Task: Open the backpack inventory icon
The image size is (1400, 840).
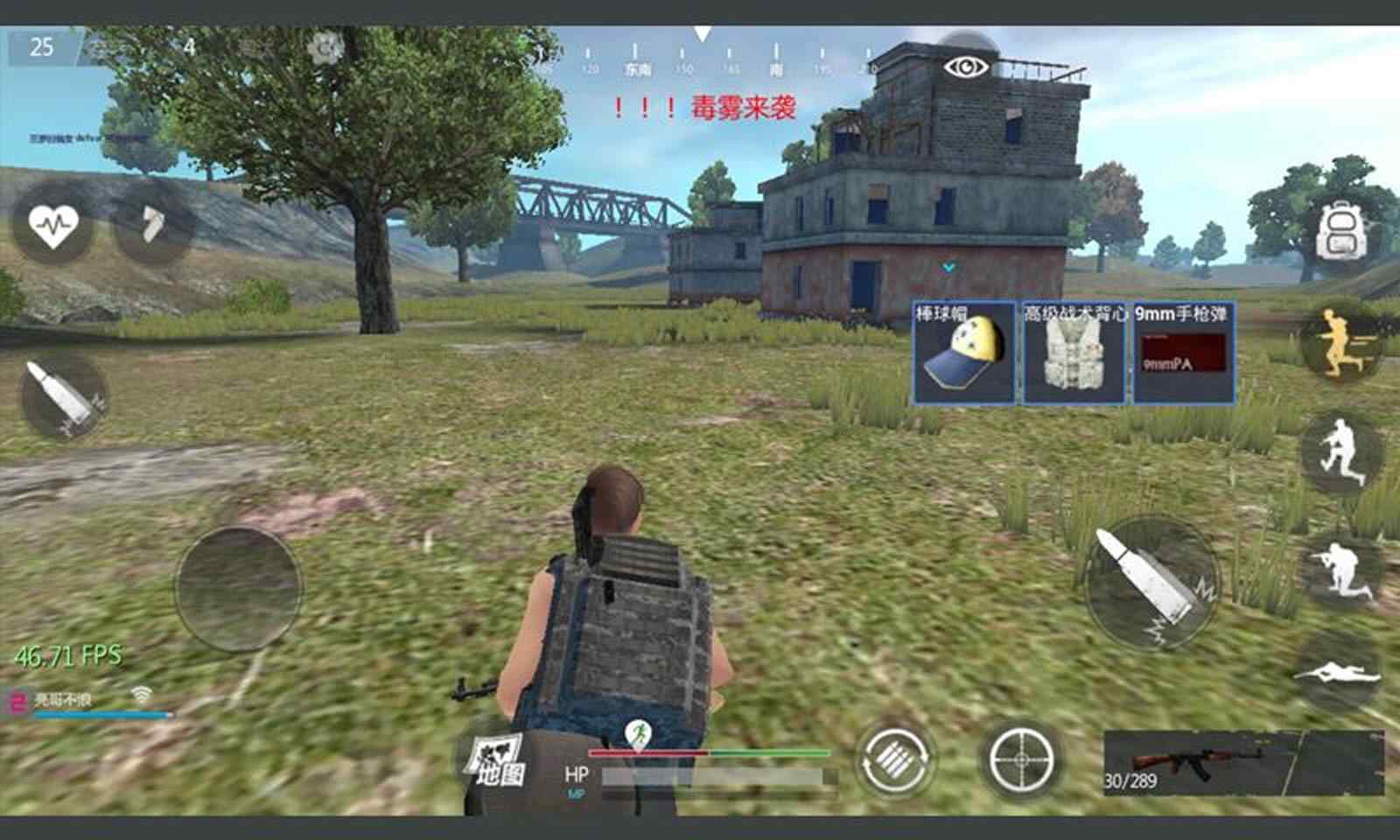Action: [1340, 230]
